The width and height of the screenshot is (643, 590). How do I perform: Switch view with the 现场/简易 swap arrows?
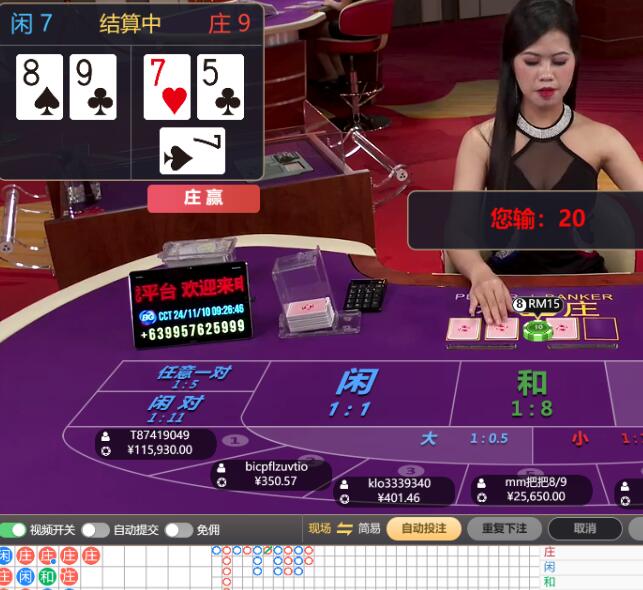pyautogui.click(x=345, y=529)
